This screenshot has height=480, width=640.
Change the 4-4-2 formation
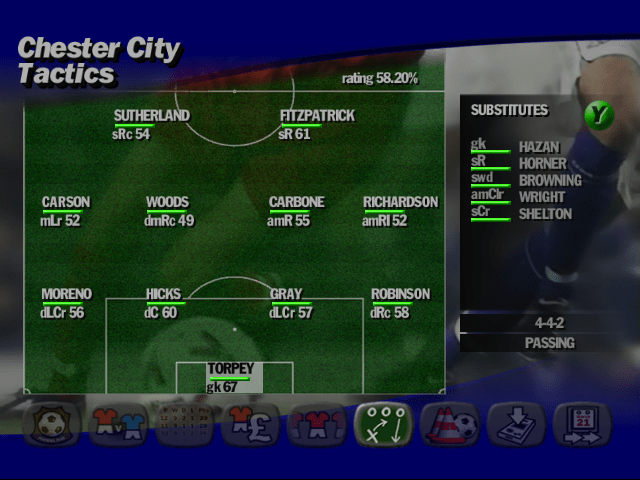point(549,324)
